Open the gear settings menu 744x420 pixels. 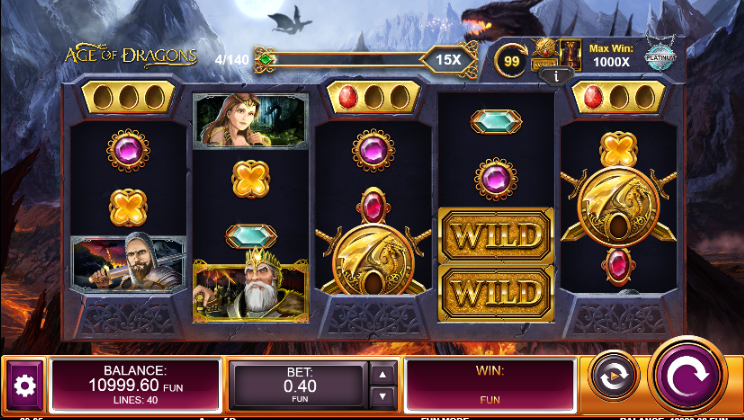point(24,384)
